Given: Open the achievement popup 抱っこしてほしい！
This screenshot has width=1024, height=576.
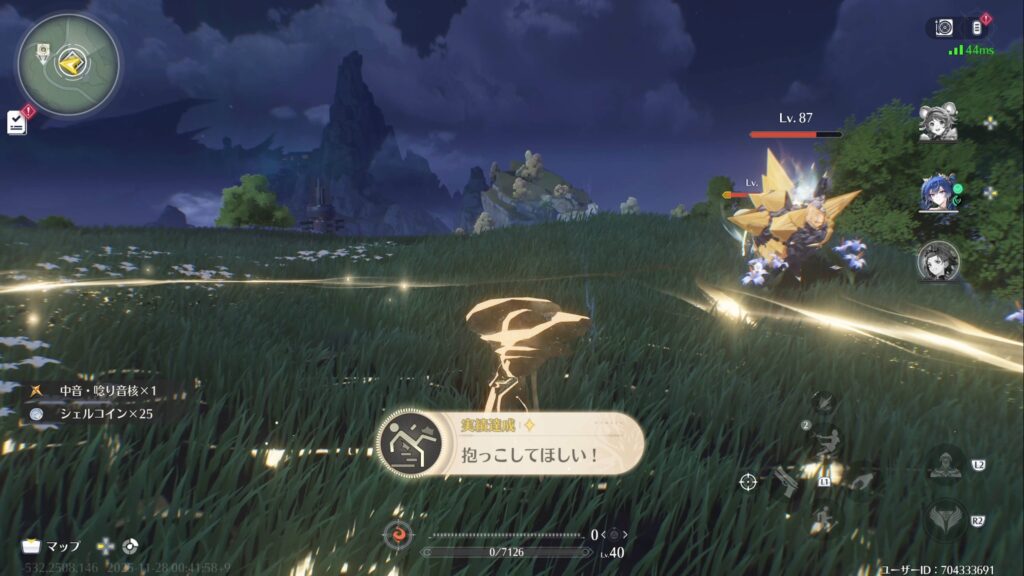Looking at the screenshot, I should (x=510, y=441).
